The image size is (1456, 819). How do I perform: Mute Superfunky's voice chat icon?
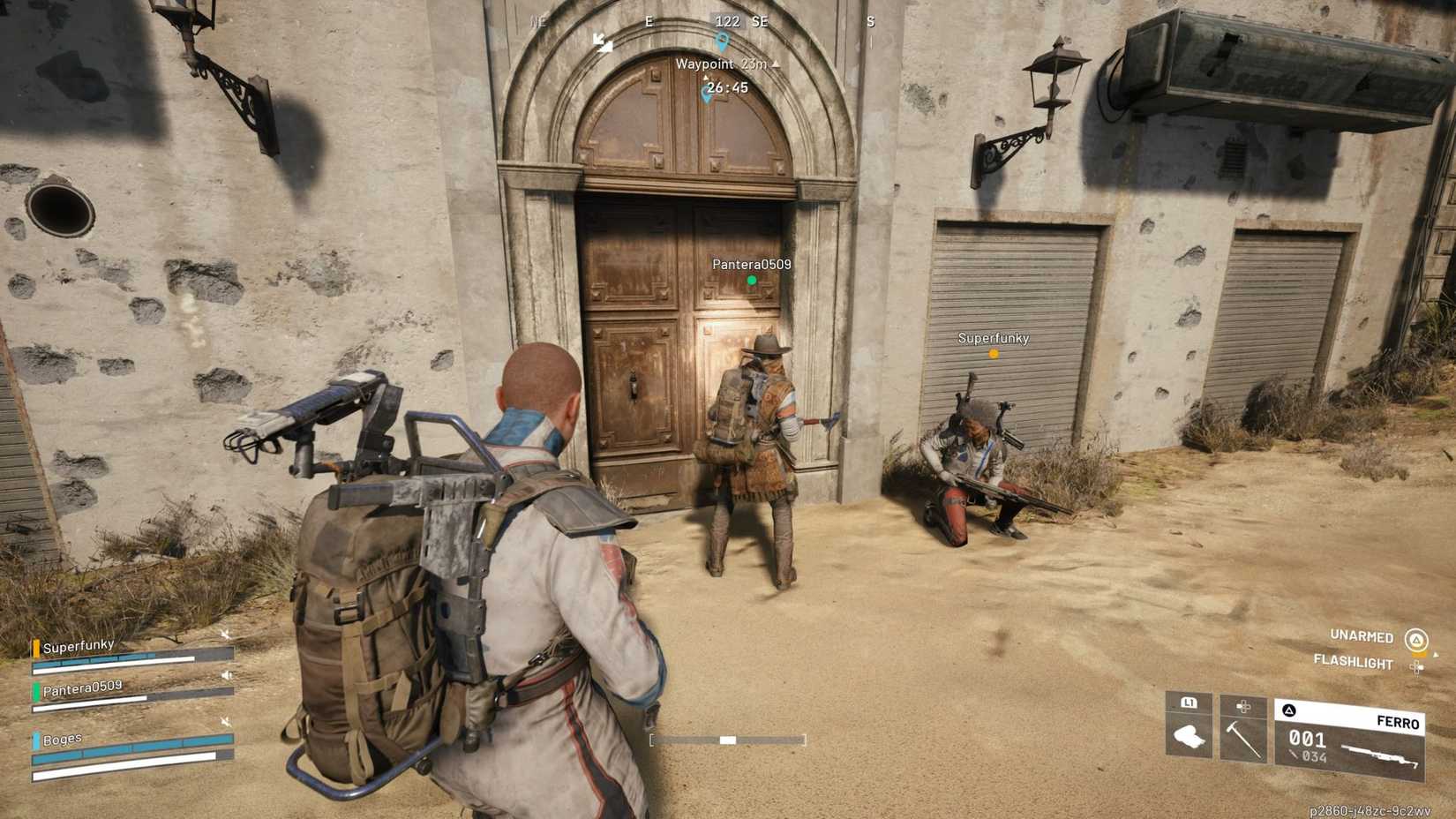(x=225, y=634)
